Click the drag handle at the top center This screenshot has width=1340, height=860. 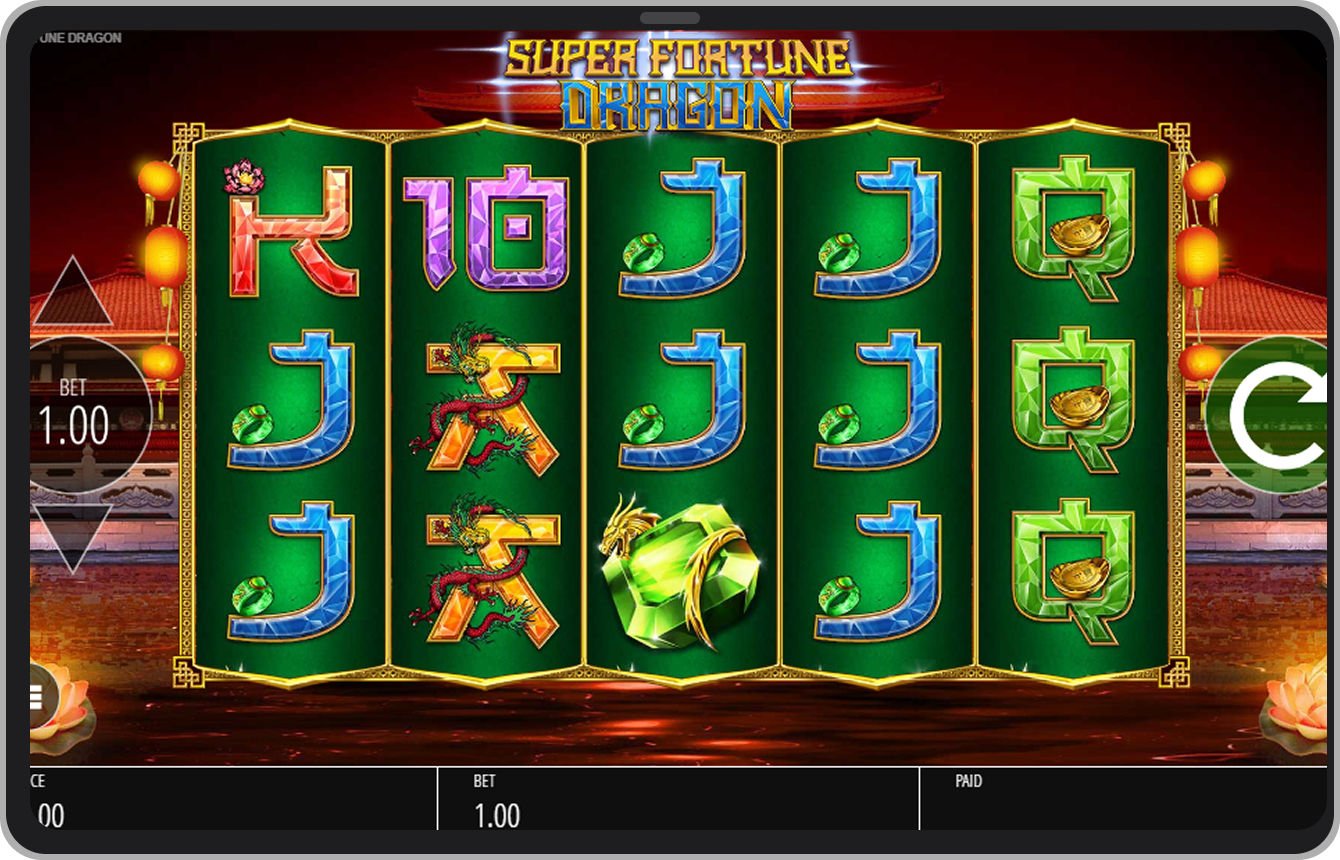pyautogui.click(x=670, y=17)
